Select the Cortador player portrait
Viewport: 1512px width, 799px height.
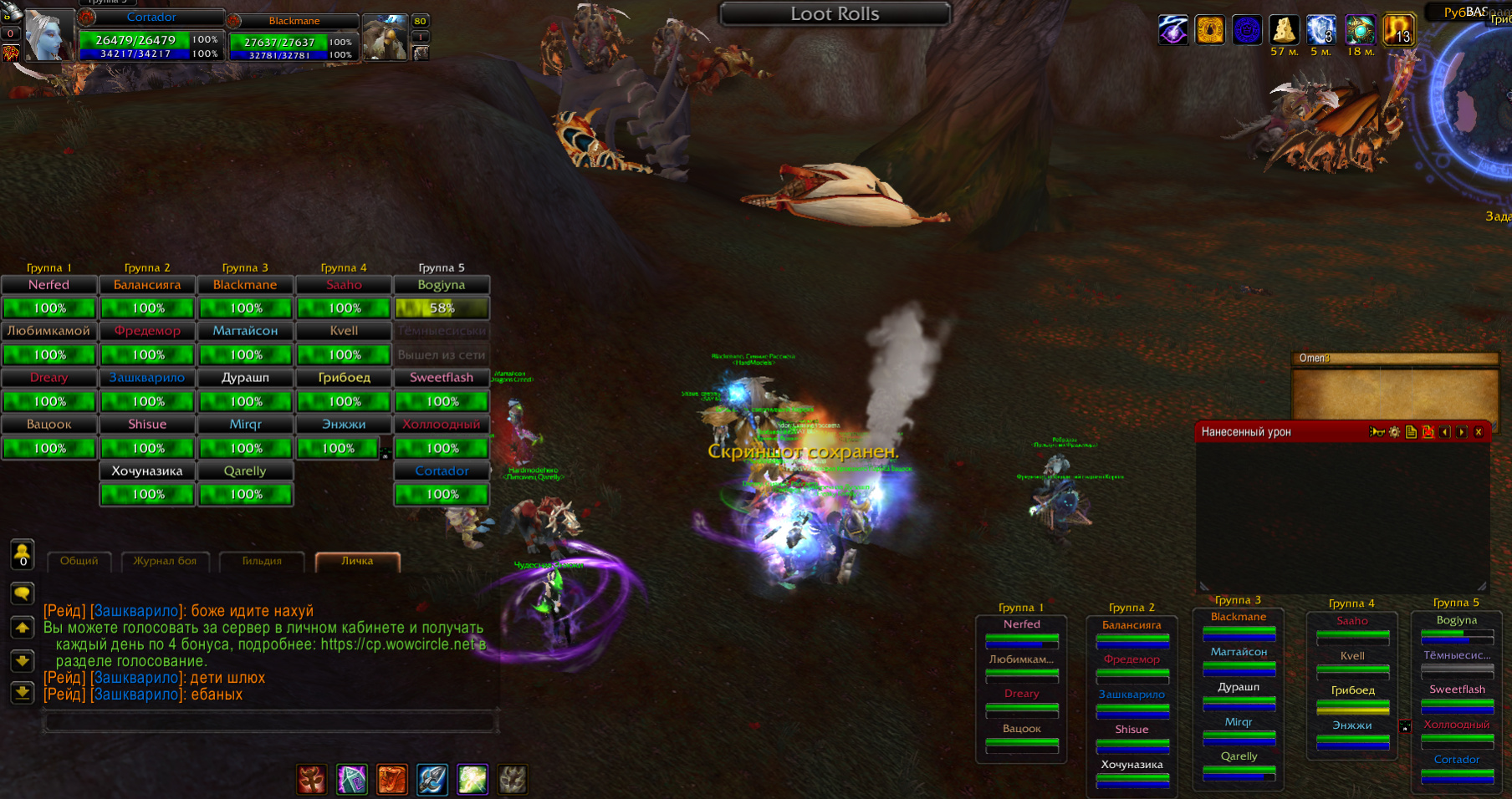point(49,35)
